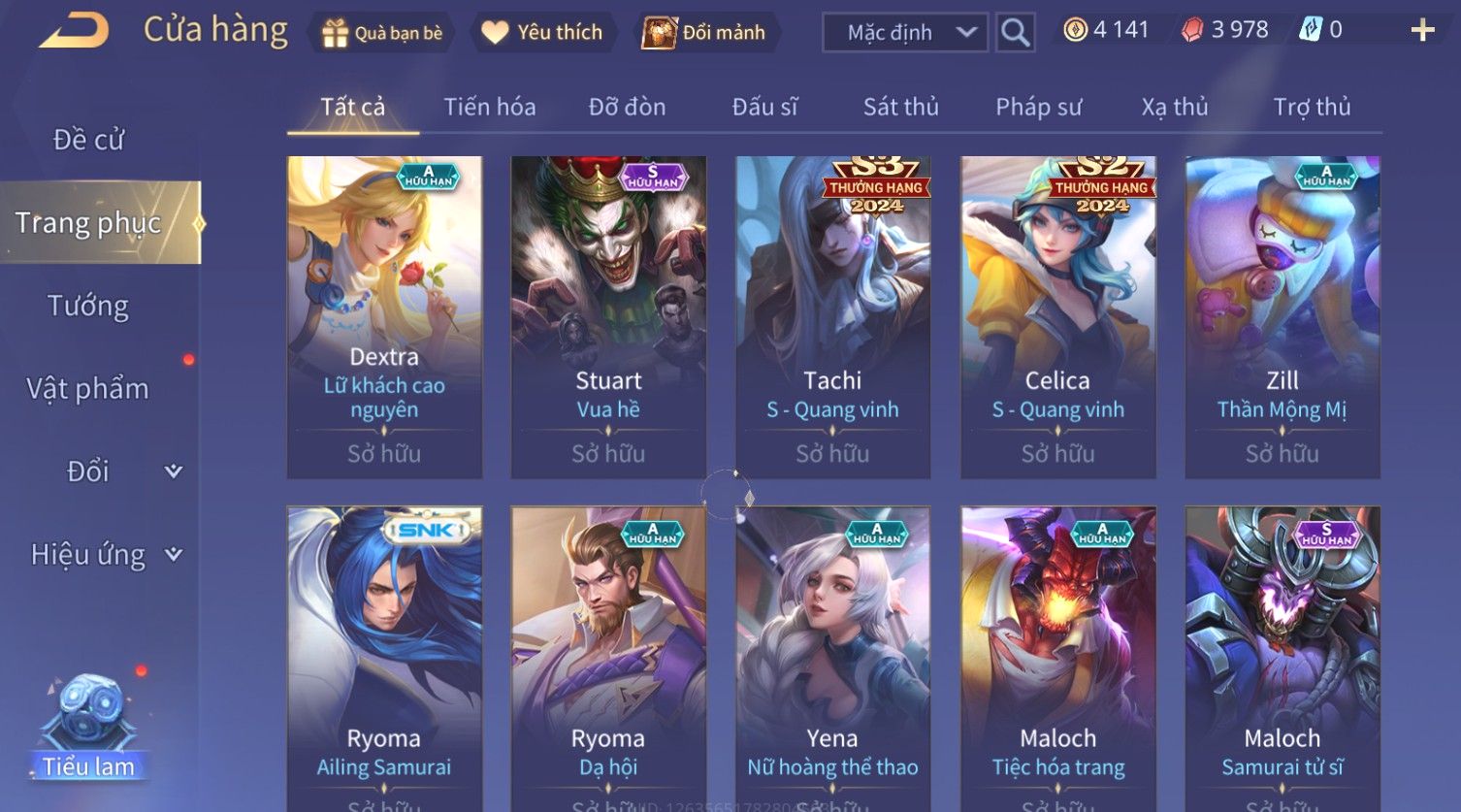Open the Vật phẩm items section
This screenshot has width=1461, height=812.
click(x=88, y=389)
